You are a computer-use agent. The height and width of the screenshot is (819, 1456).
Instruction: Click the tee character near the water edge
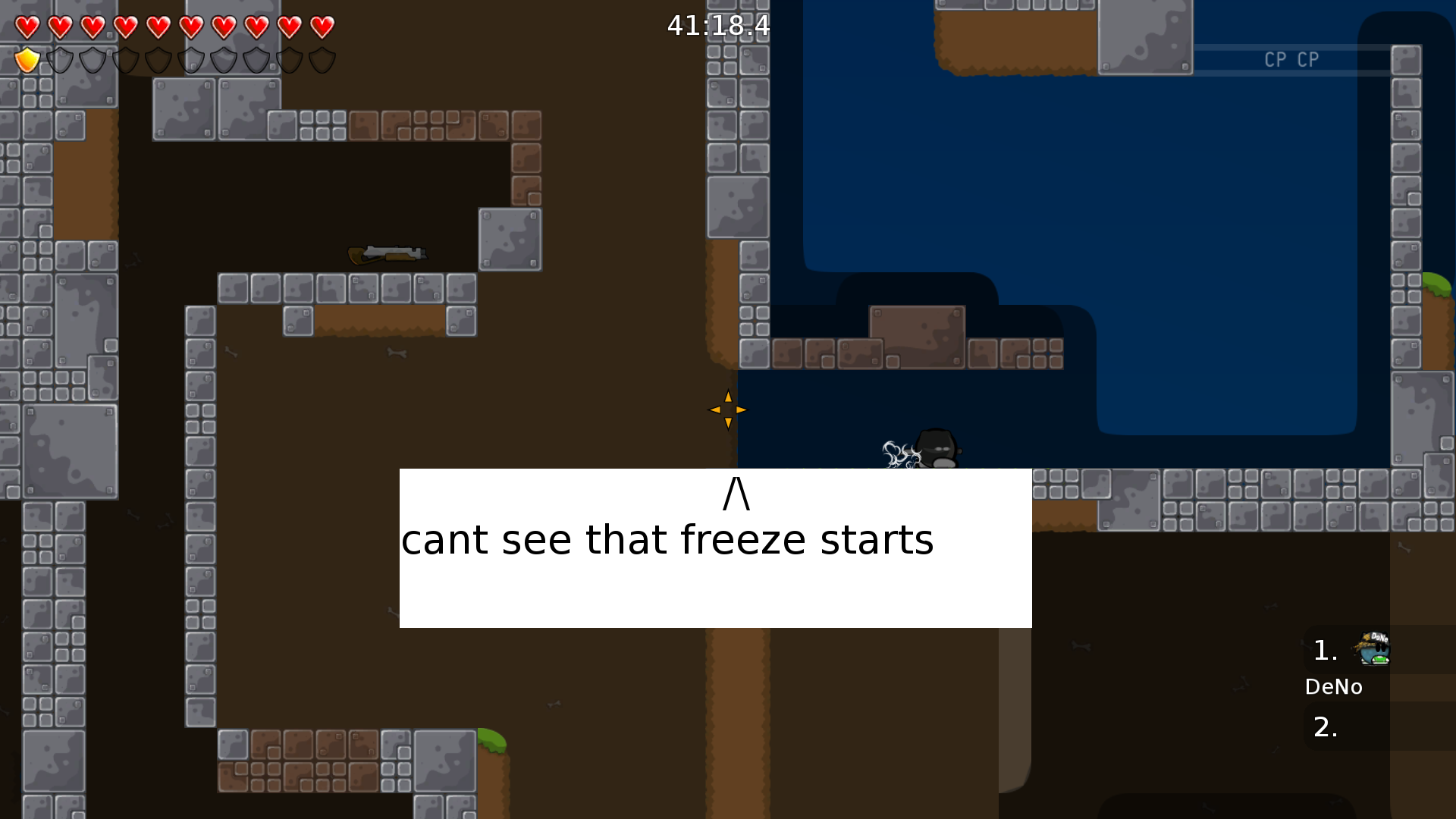pyautogui.click(x=933, y=449)
